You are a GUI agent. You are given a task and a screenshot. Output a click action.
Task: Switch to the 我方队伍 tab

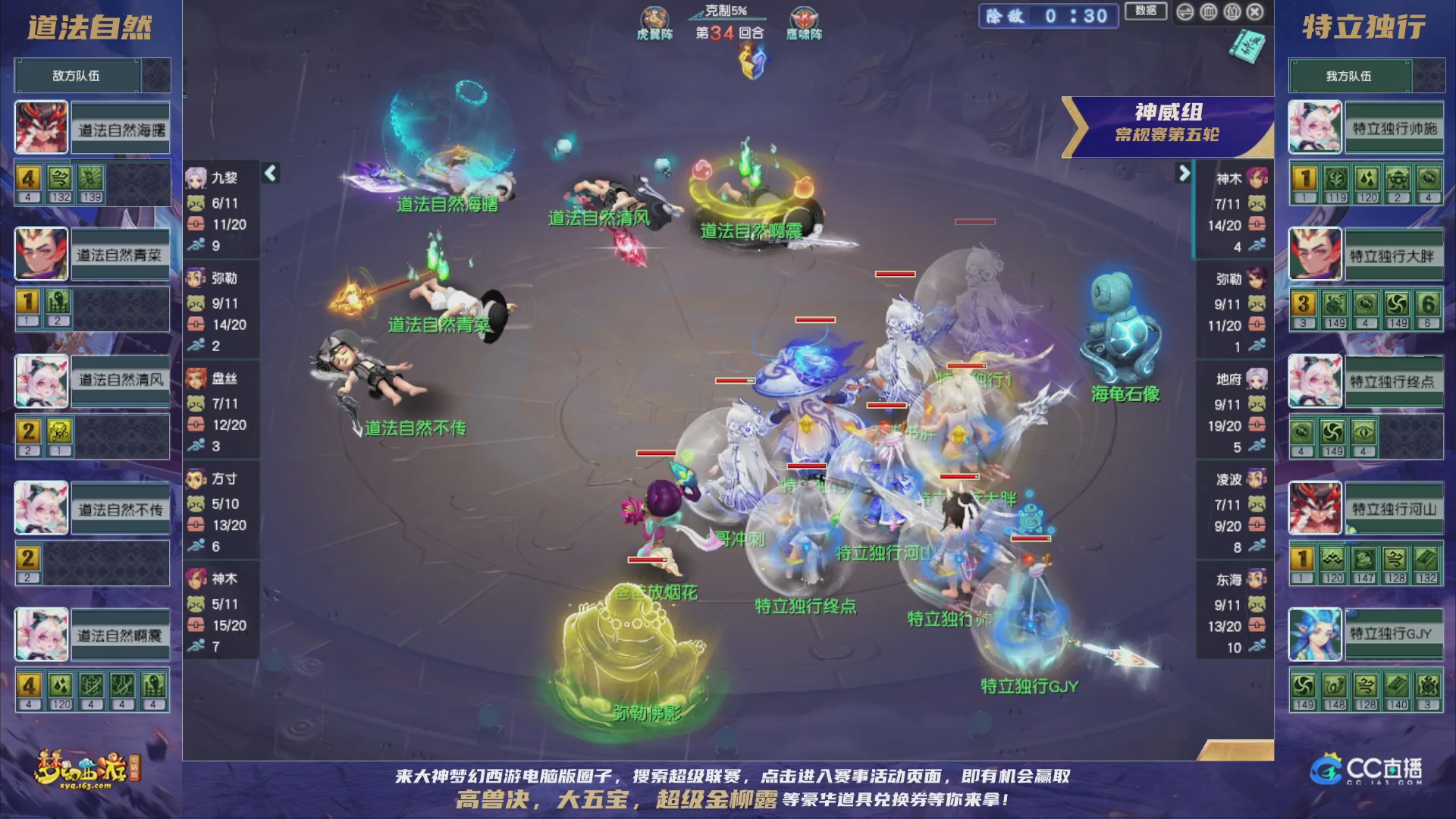pyautogui.click(x=1348, y=75)
